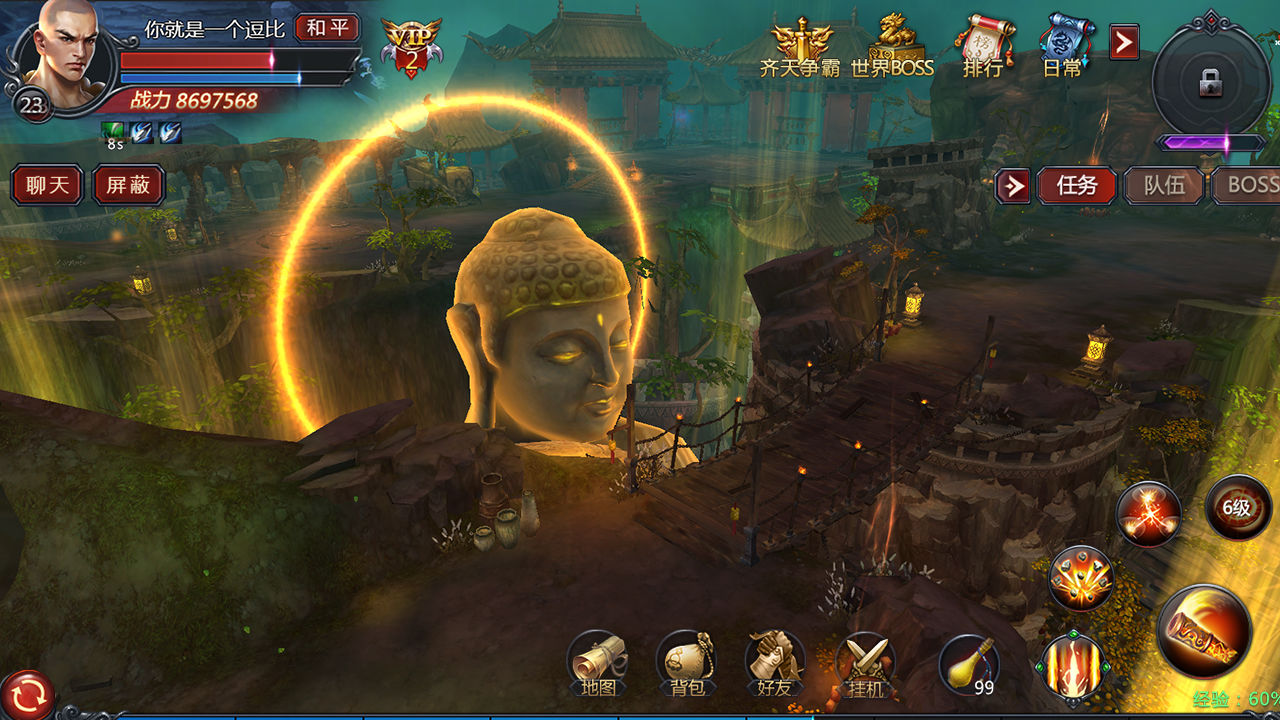
Task: Switch to the 队伍 team tab
Action: click(1164, 186)
